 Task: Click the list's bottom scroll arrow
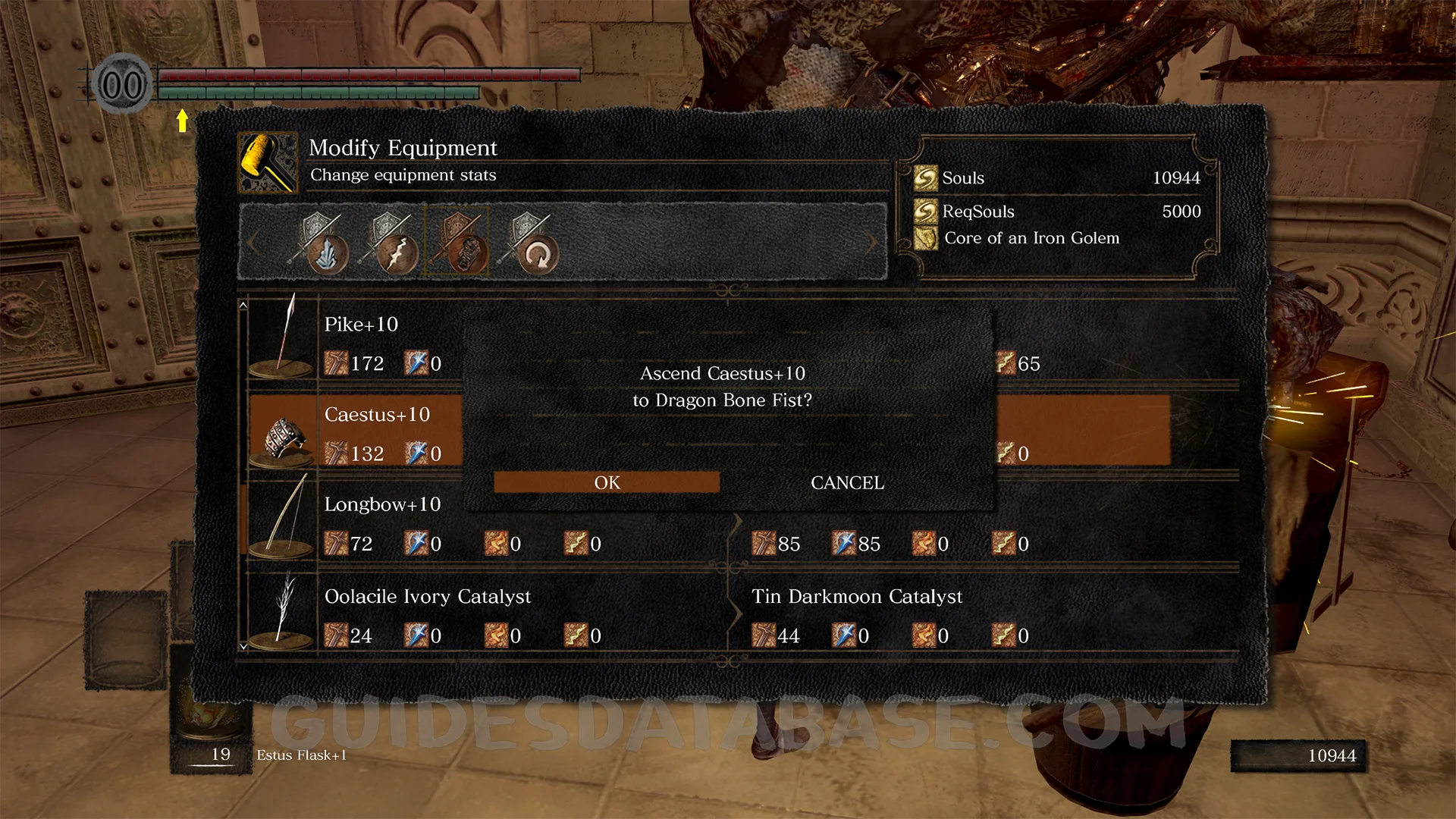point(243,646)
